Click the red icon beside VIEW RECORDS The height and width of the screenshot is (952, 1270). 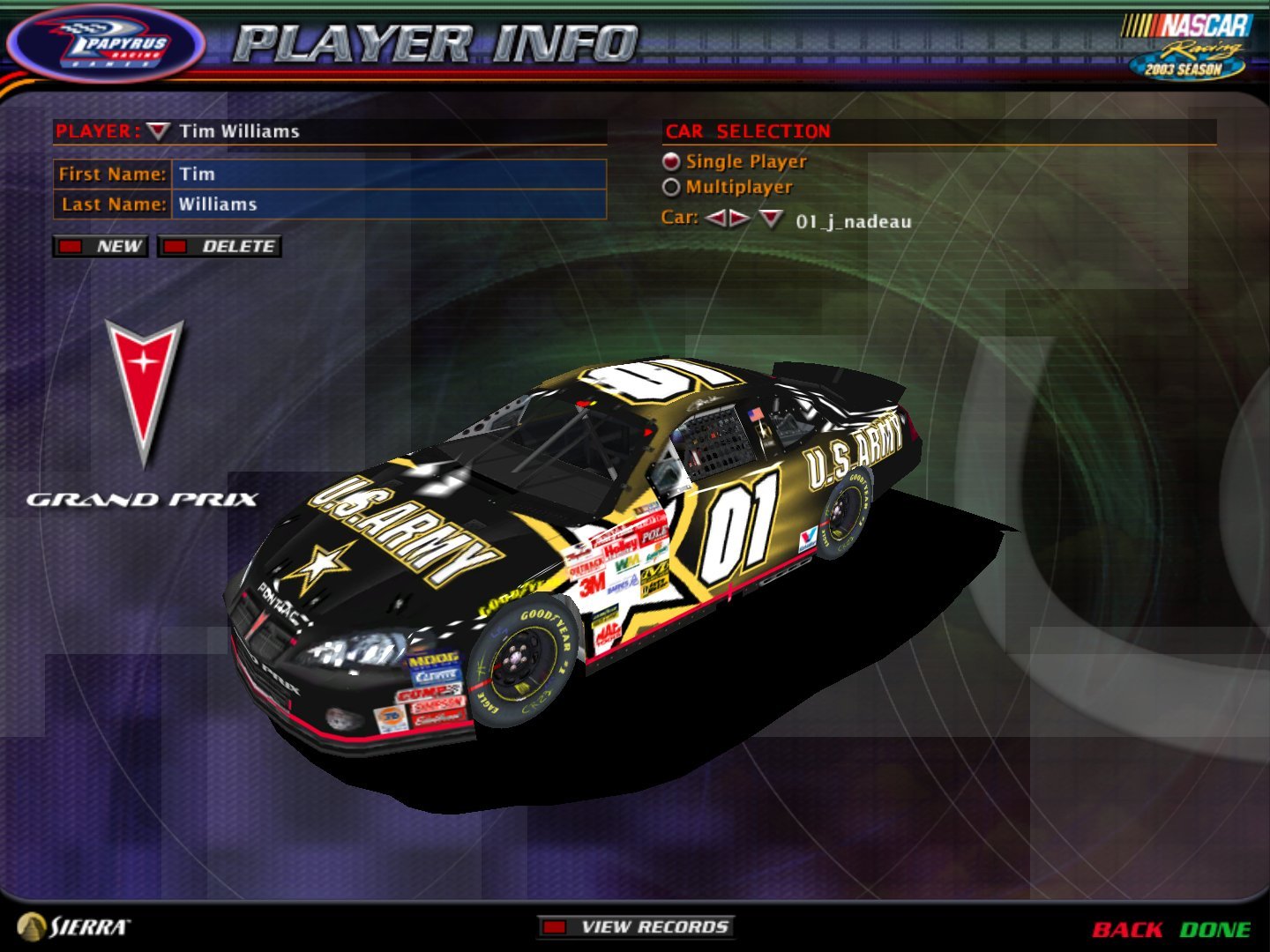tap(556, 926)
